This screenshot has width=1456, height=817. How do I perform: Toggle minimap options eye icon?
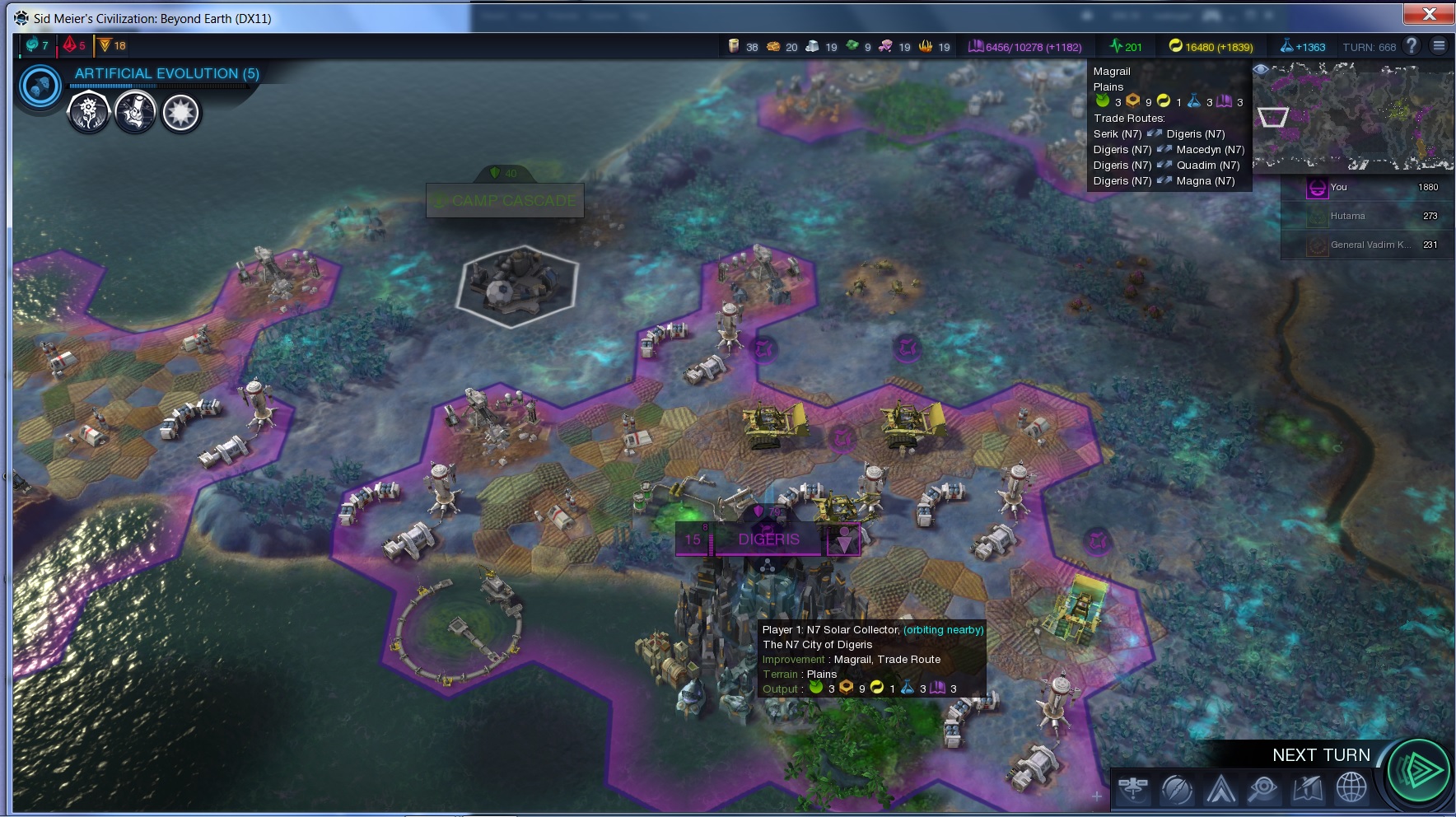pos(1261,70)
